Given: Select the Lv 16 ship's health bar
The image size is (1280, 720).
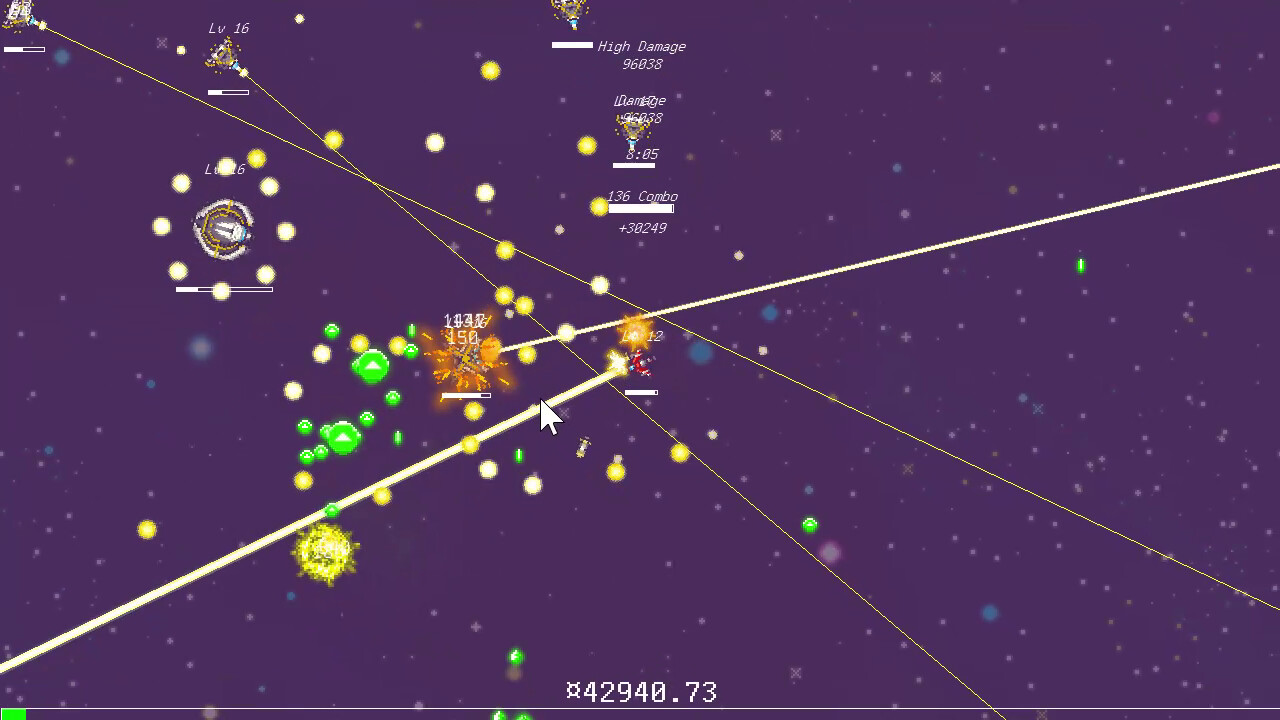Looking at the screenshot, I should (x=228, y=91).
